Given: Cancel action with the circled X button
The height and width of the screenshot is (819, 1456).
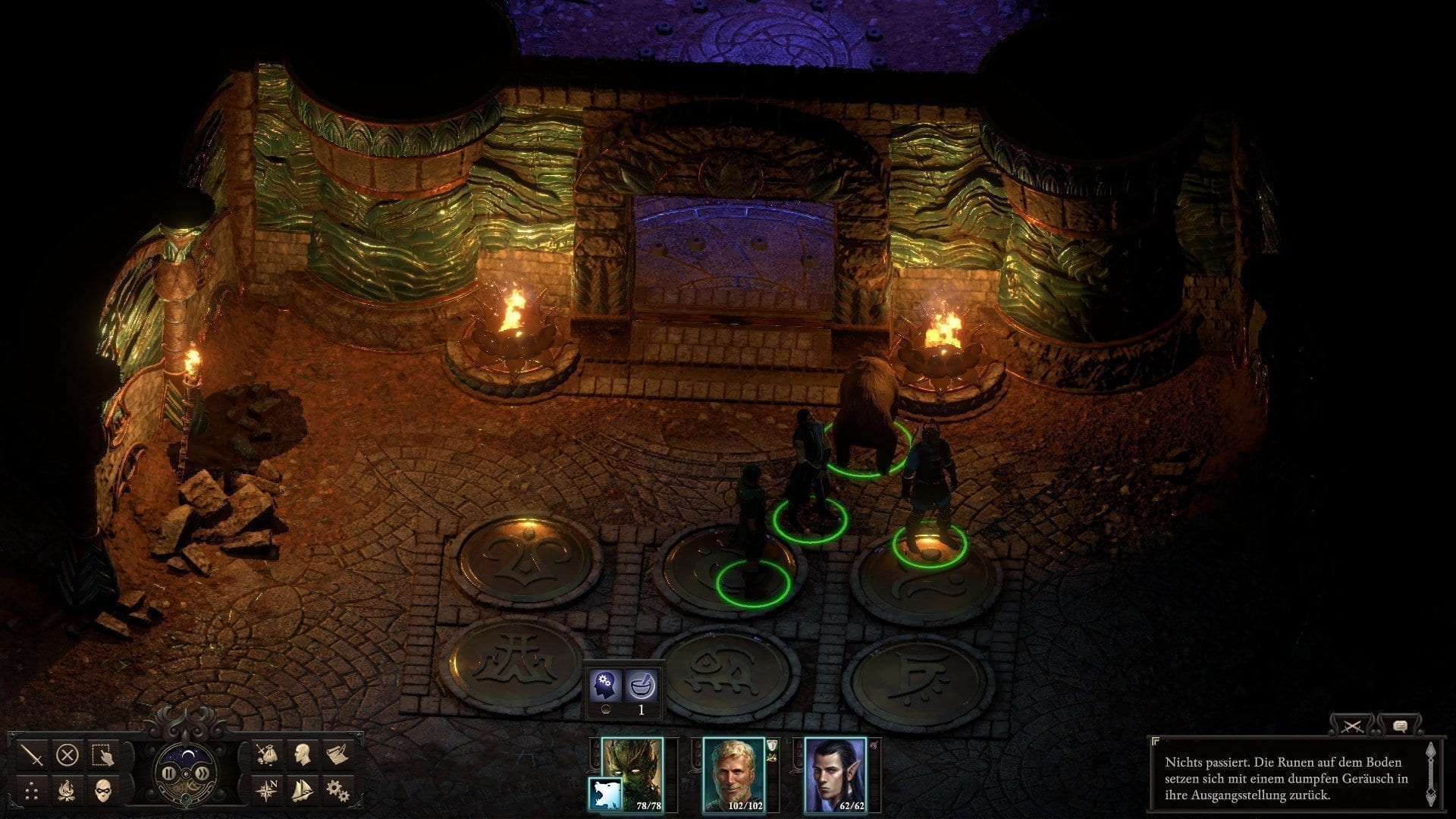Looking at the screenshot, I should [67, 755].
